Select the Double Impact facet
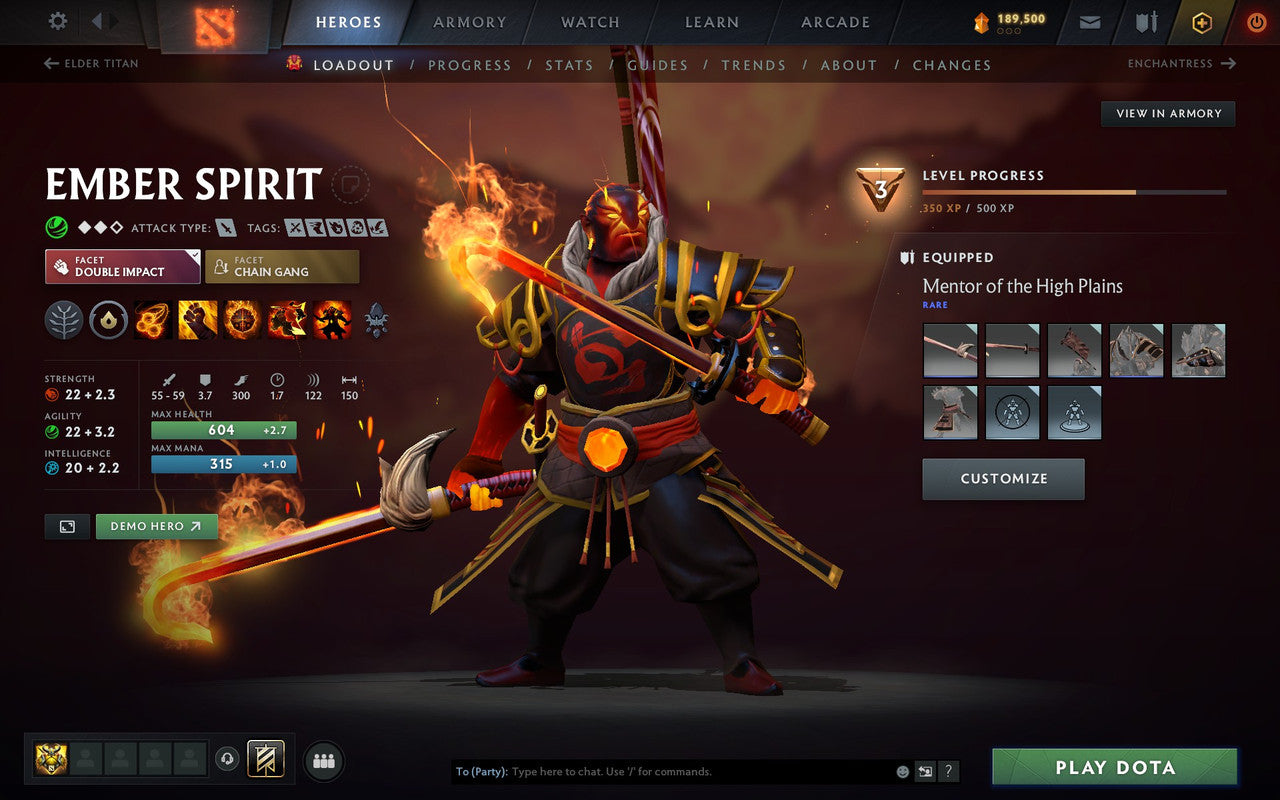The width and height of the screenshot is (1280, 800). tap(122, 266)
